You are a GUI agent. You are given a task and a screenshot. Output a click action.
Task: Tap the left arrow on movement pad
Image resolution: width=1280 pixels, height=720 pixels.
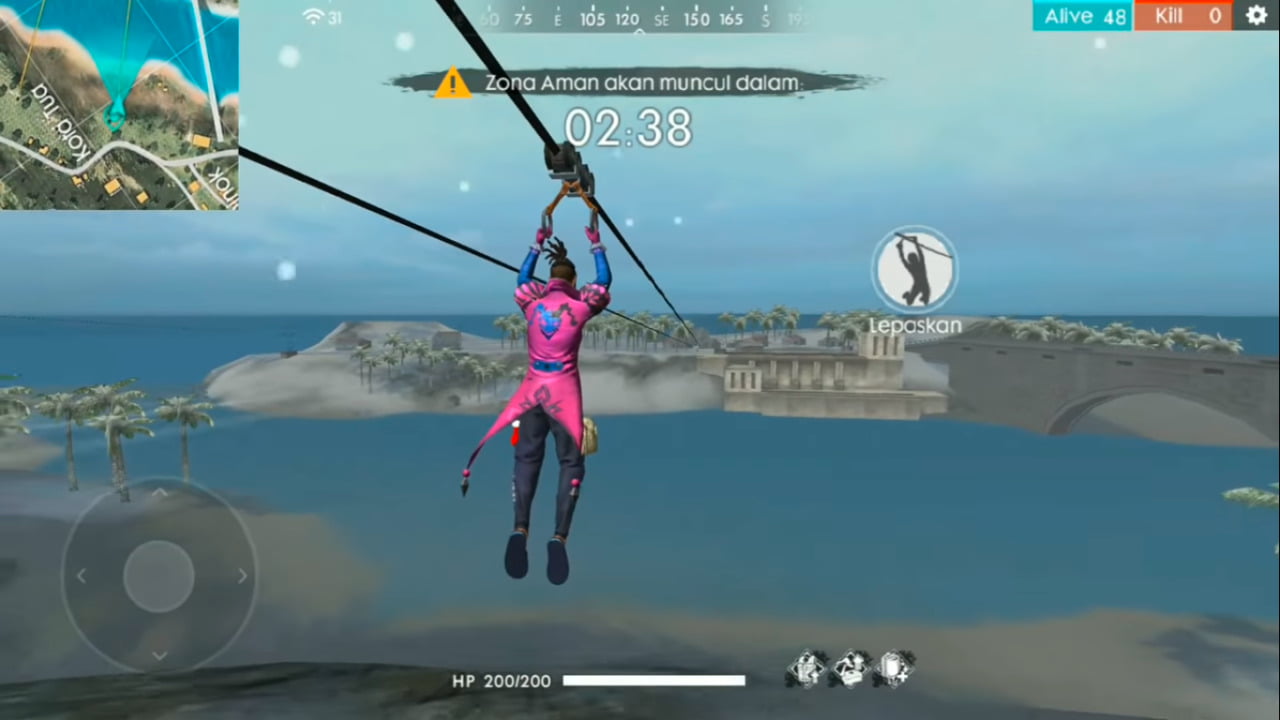coord(81,575)
